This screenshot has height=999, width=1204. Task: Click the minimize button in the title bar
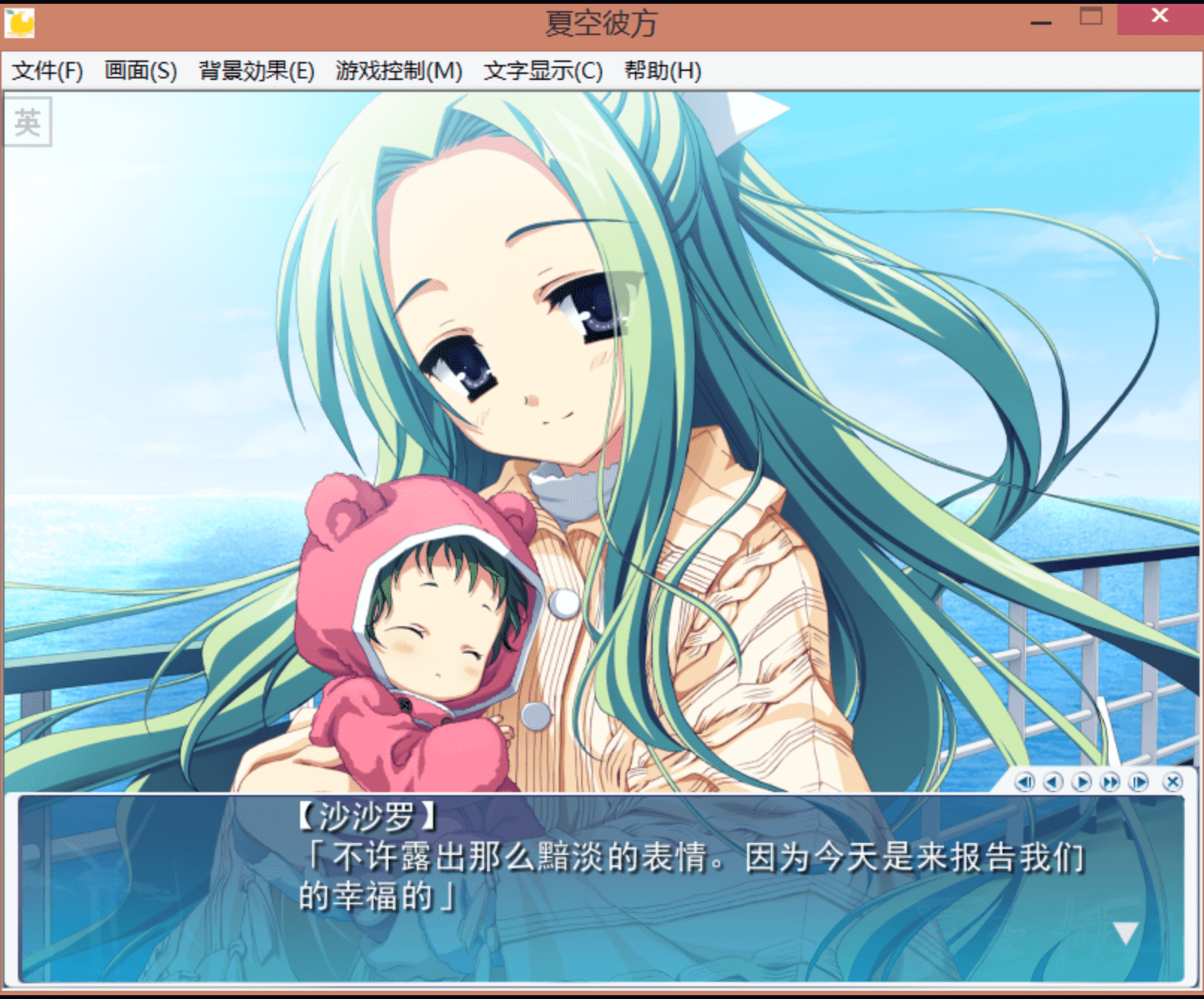coord(1040,22)
